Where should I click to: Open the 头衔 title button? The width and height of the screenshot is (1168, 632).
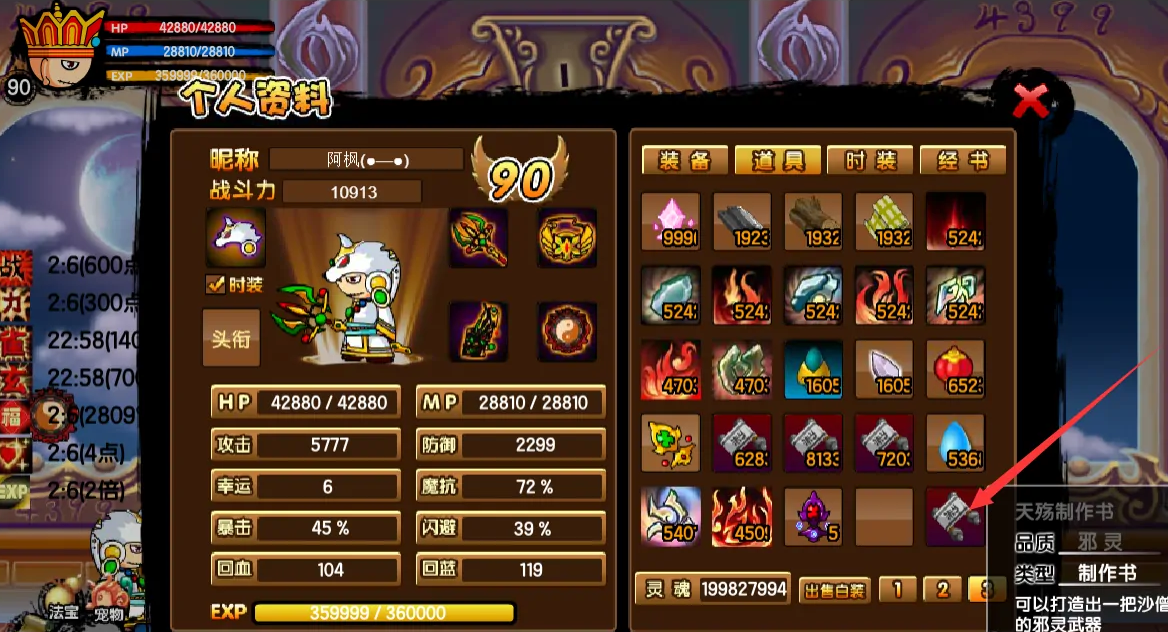click(x=231, y=337)
